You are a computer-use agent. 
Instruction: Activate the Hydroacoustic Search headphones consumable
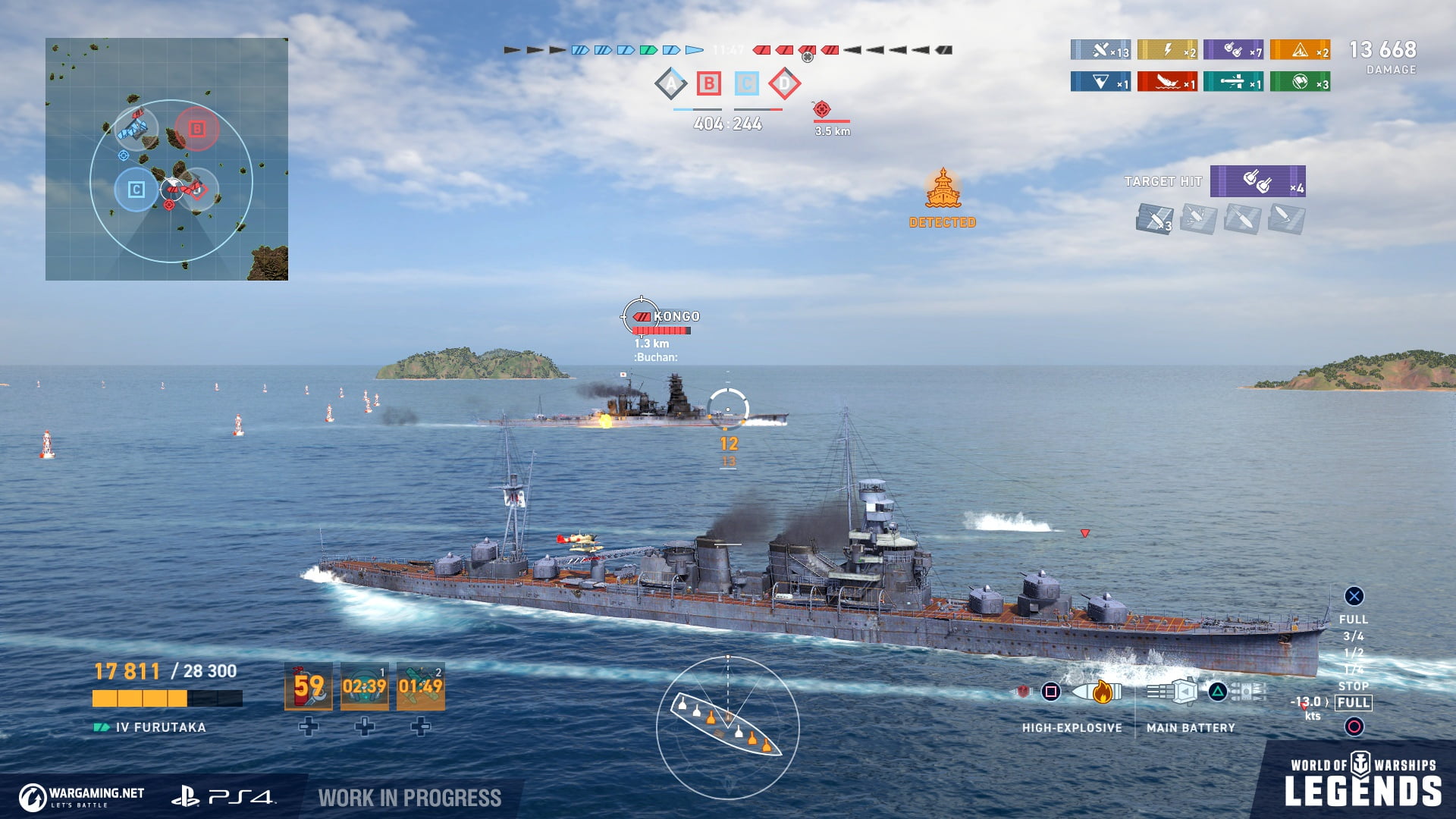[x=365, y=686]
